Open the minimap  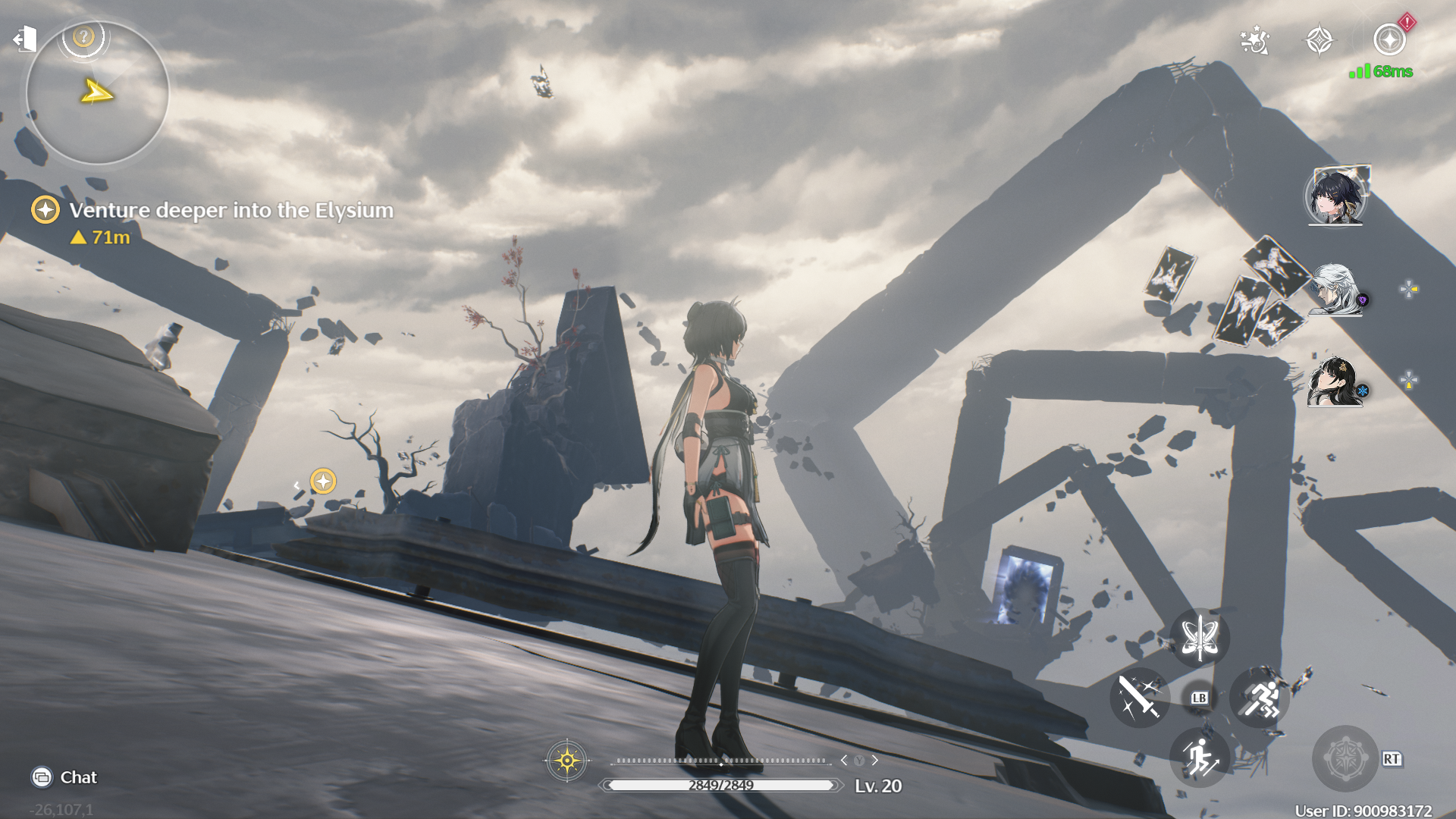97,94
